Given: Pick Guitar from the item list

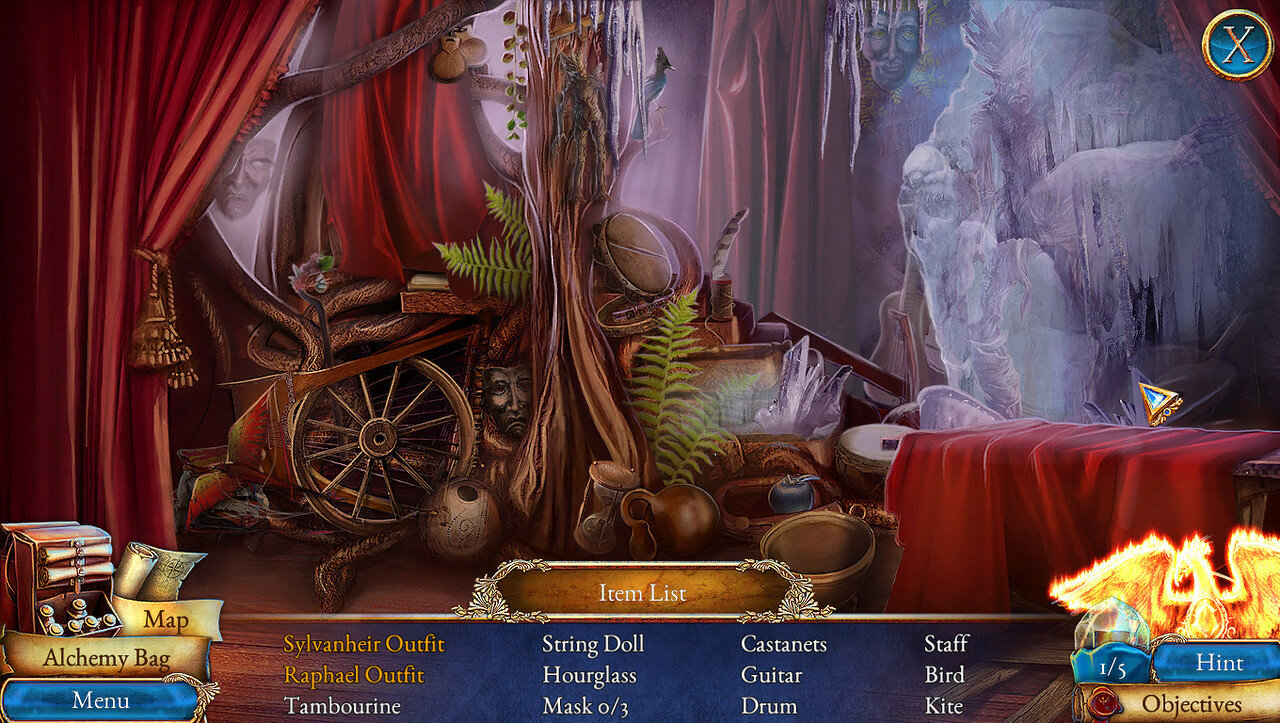Looking at the screenshot, I should [771, 675].
